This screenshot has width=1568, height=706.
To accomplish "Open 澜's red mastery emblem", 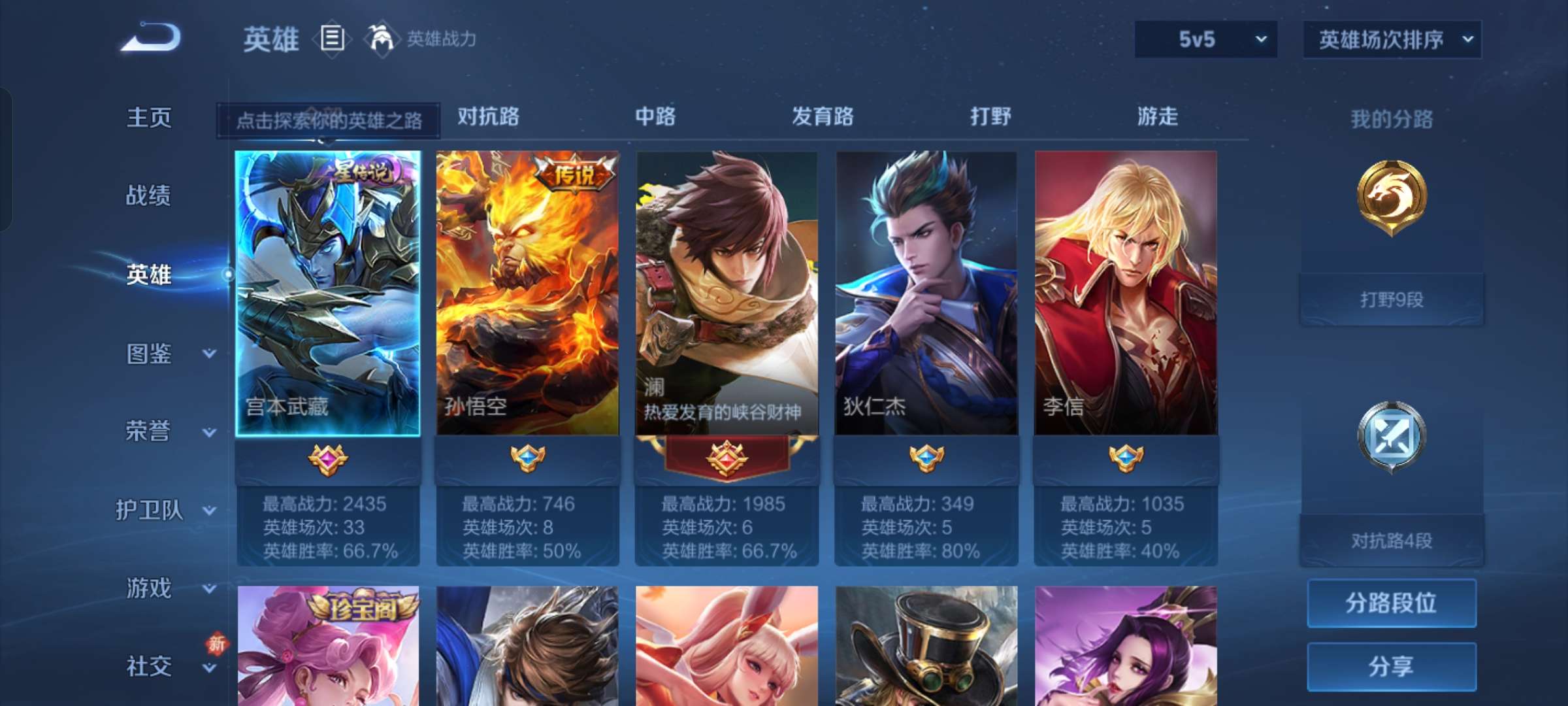I will tap(725, 458).
